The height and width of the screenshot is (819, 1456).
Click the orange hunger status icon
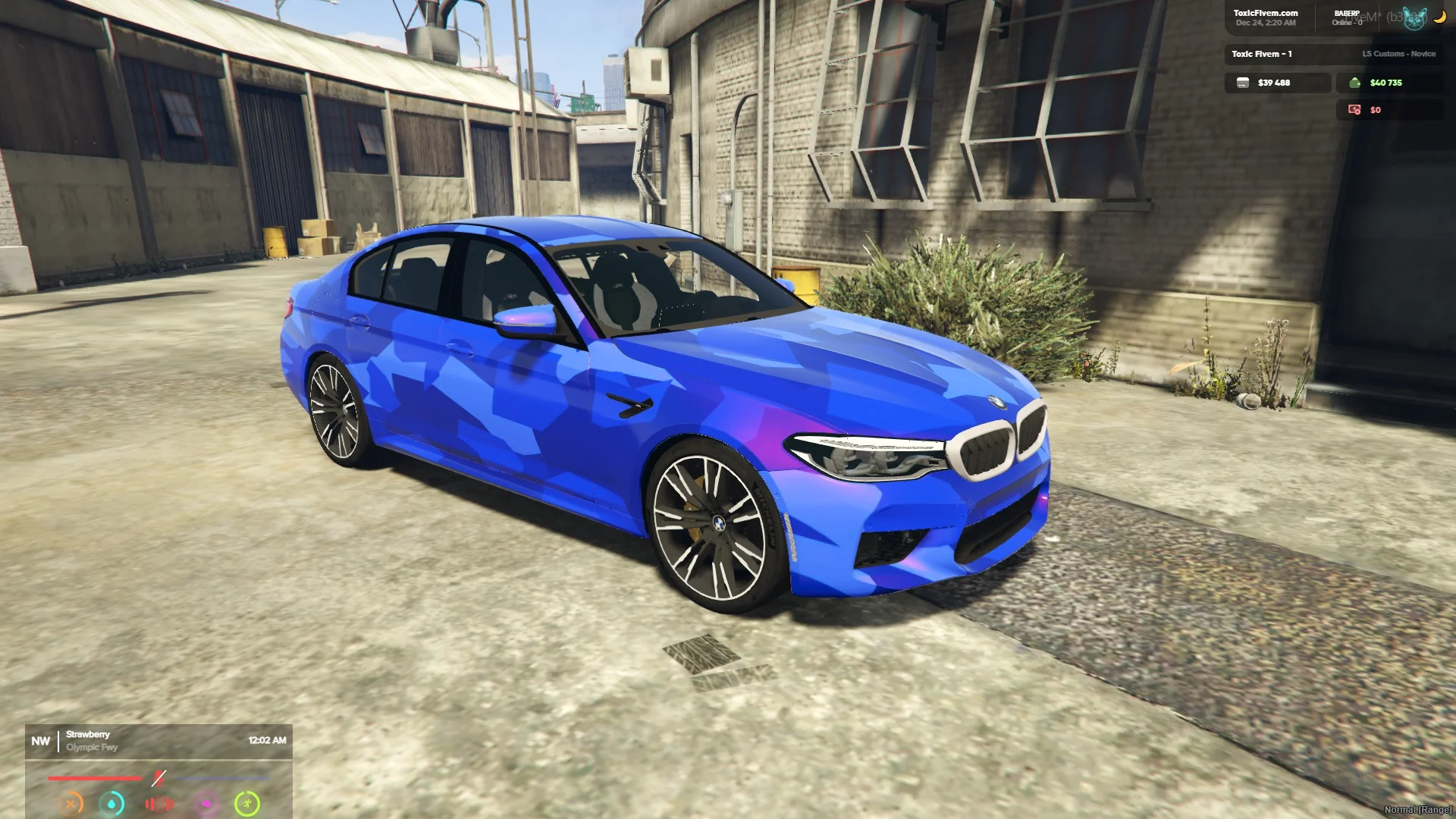click(x=71, y=803)
